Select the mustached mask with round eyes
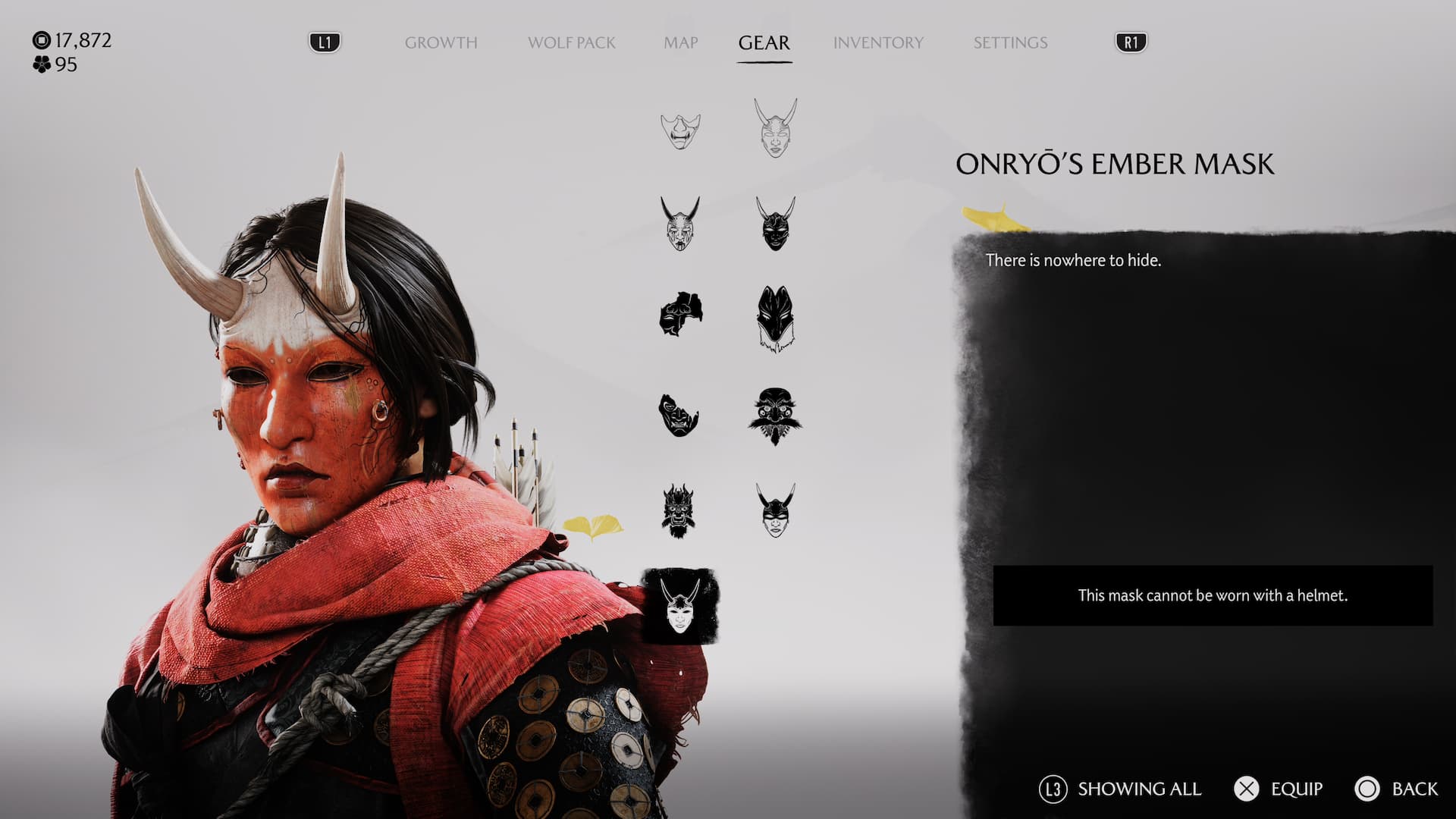 tap(775, 416)
